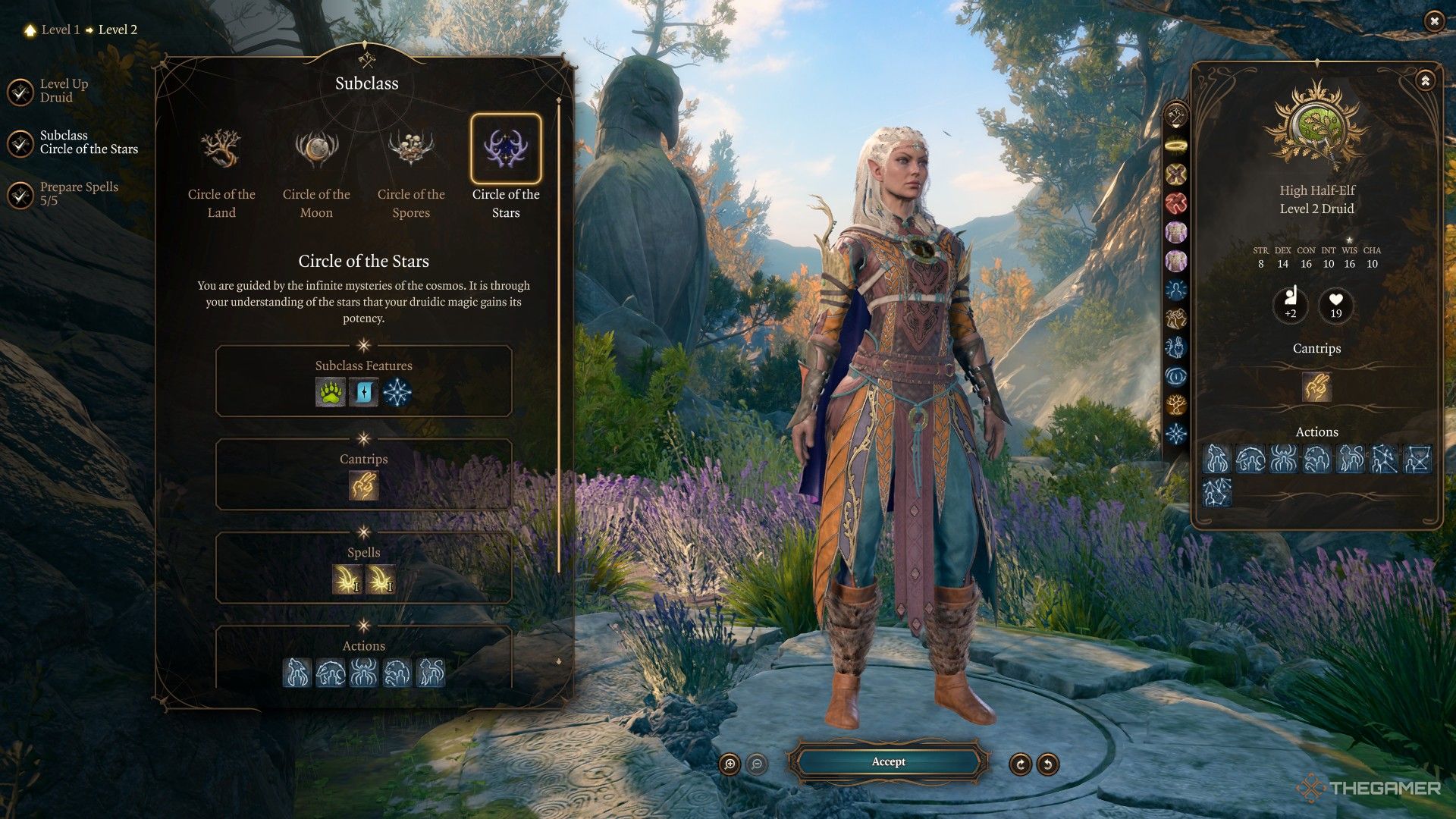This screenshot has width=1456, height=819.
Task: Select the wolf Wild Shape action icon
Action: (299, 673)
